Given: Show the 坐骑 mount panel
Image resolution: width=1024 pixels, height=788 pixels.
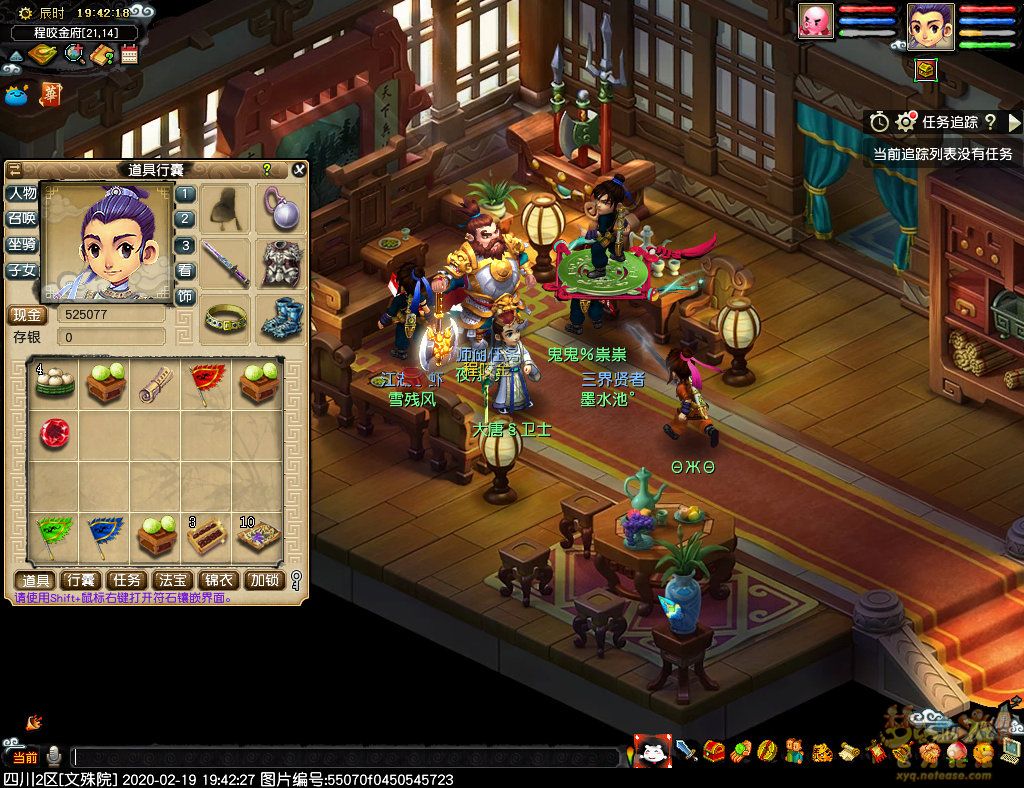Looking at the screenshot, I should click(x=22, y=244).
